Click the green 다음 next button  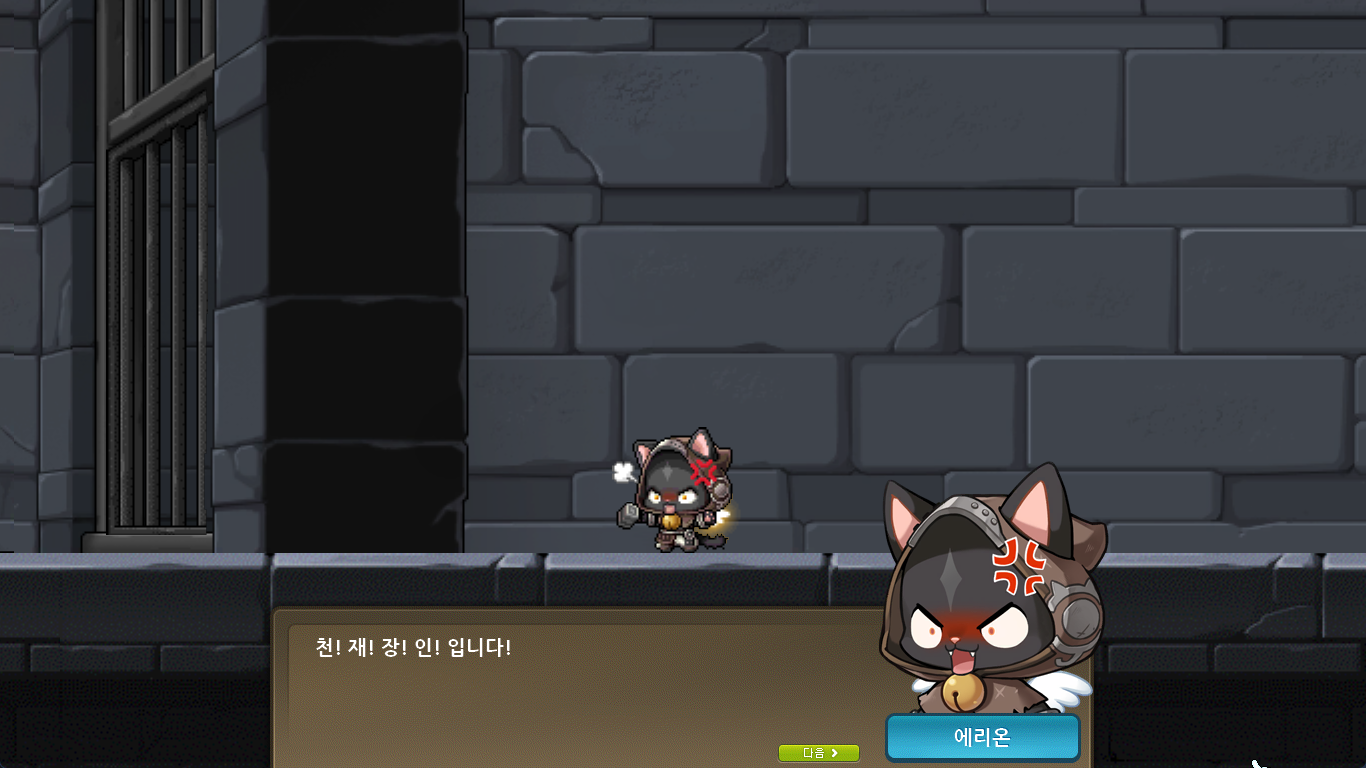coord(819,753)
